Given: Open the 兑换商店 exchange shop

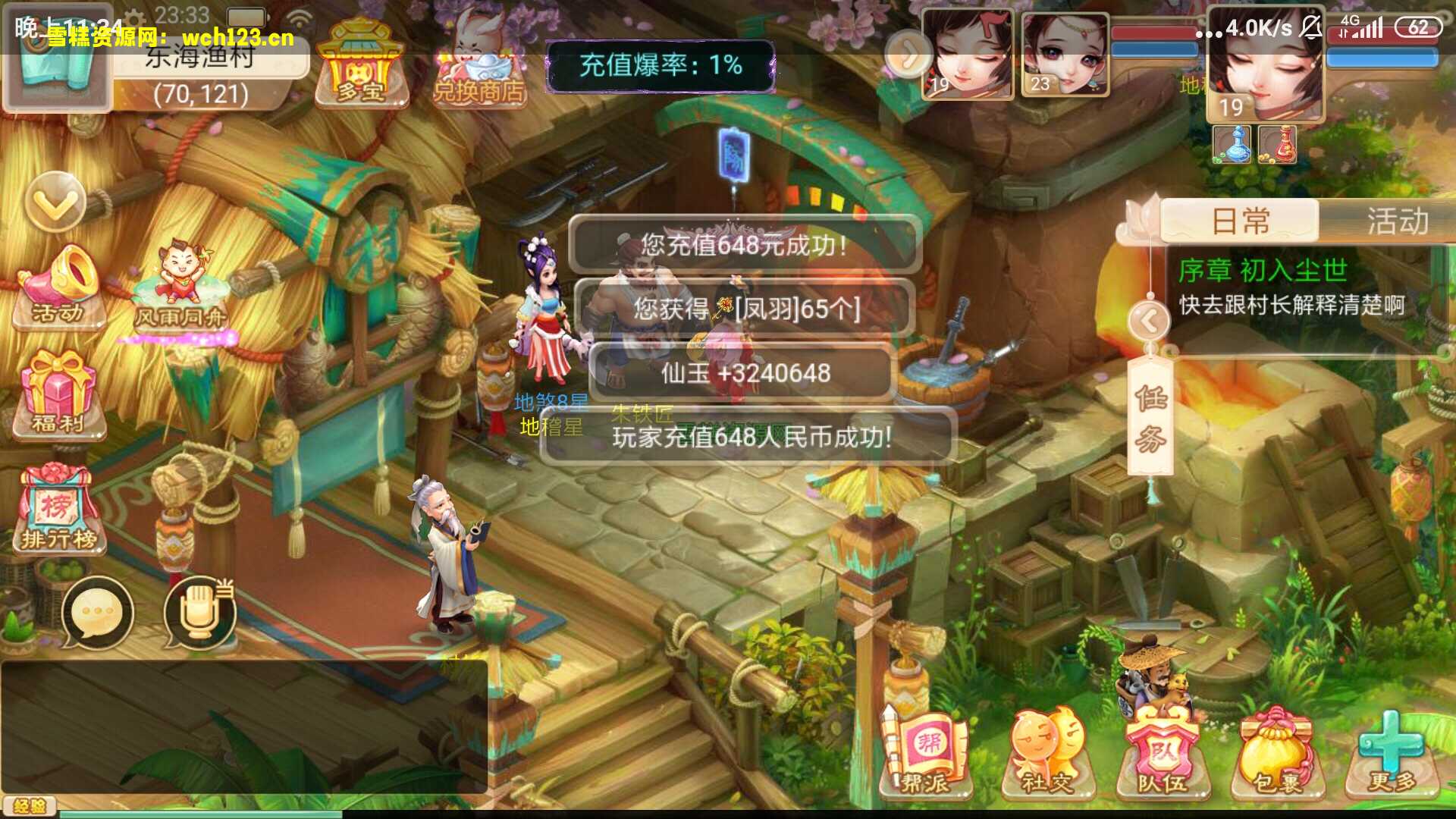Looking at the screenshot, I should (x=478, y=64).
